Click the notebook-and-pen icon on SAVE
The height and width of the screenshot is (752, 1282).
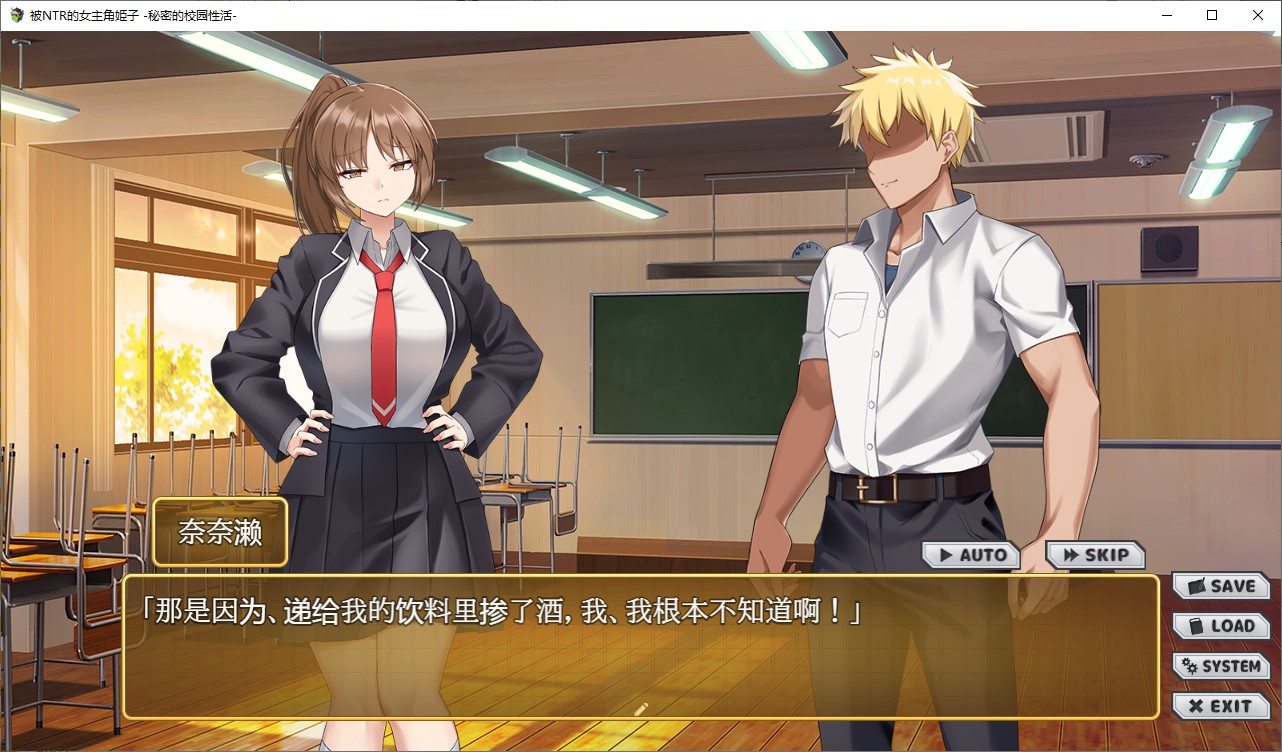tap(1196, 586)
